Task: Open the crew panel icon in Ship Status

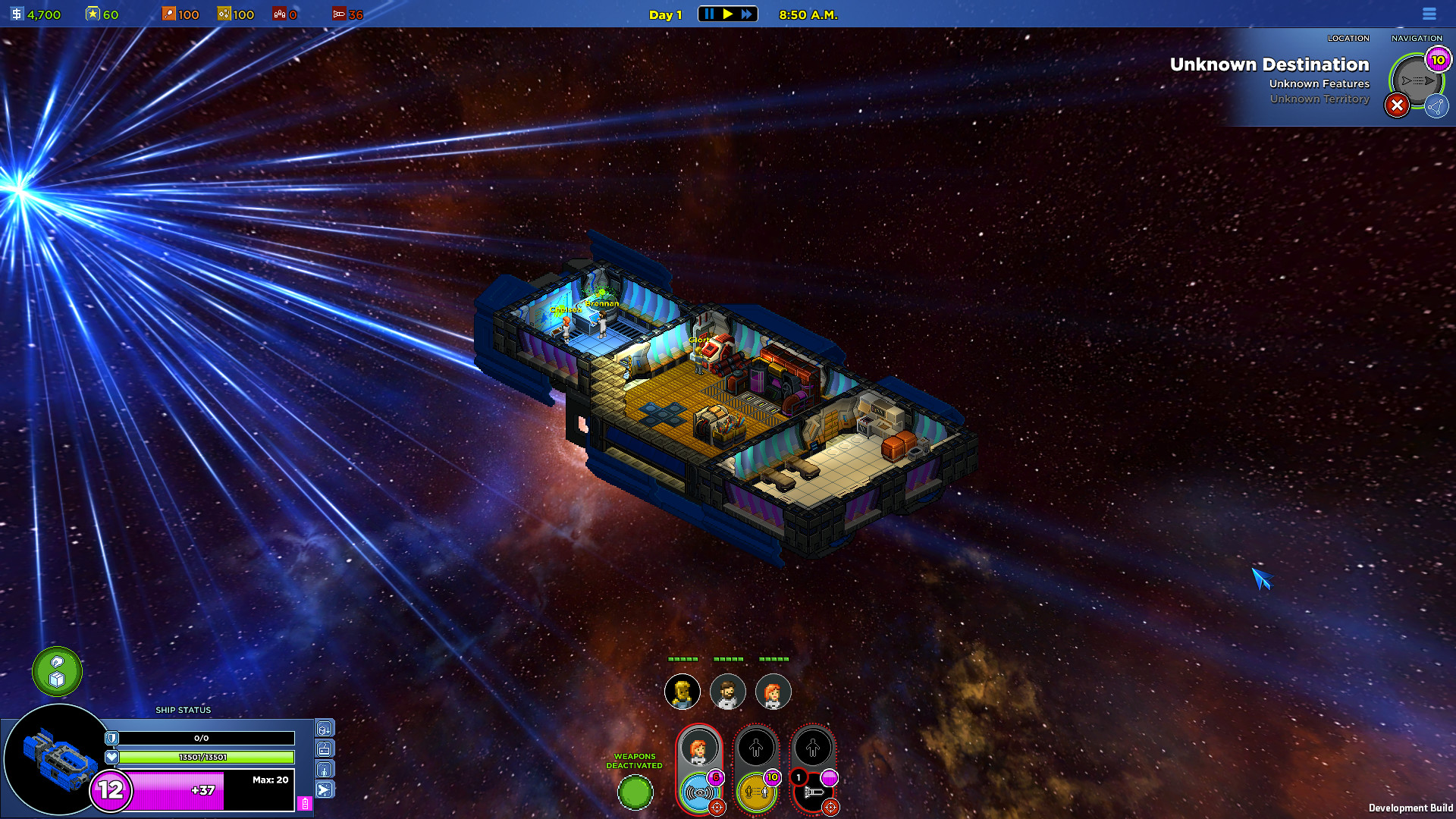Action: (325, 770)
